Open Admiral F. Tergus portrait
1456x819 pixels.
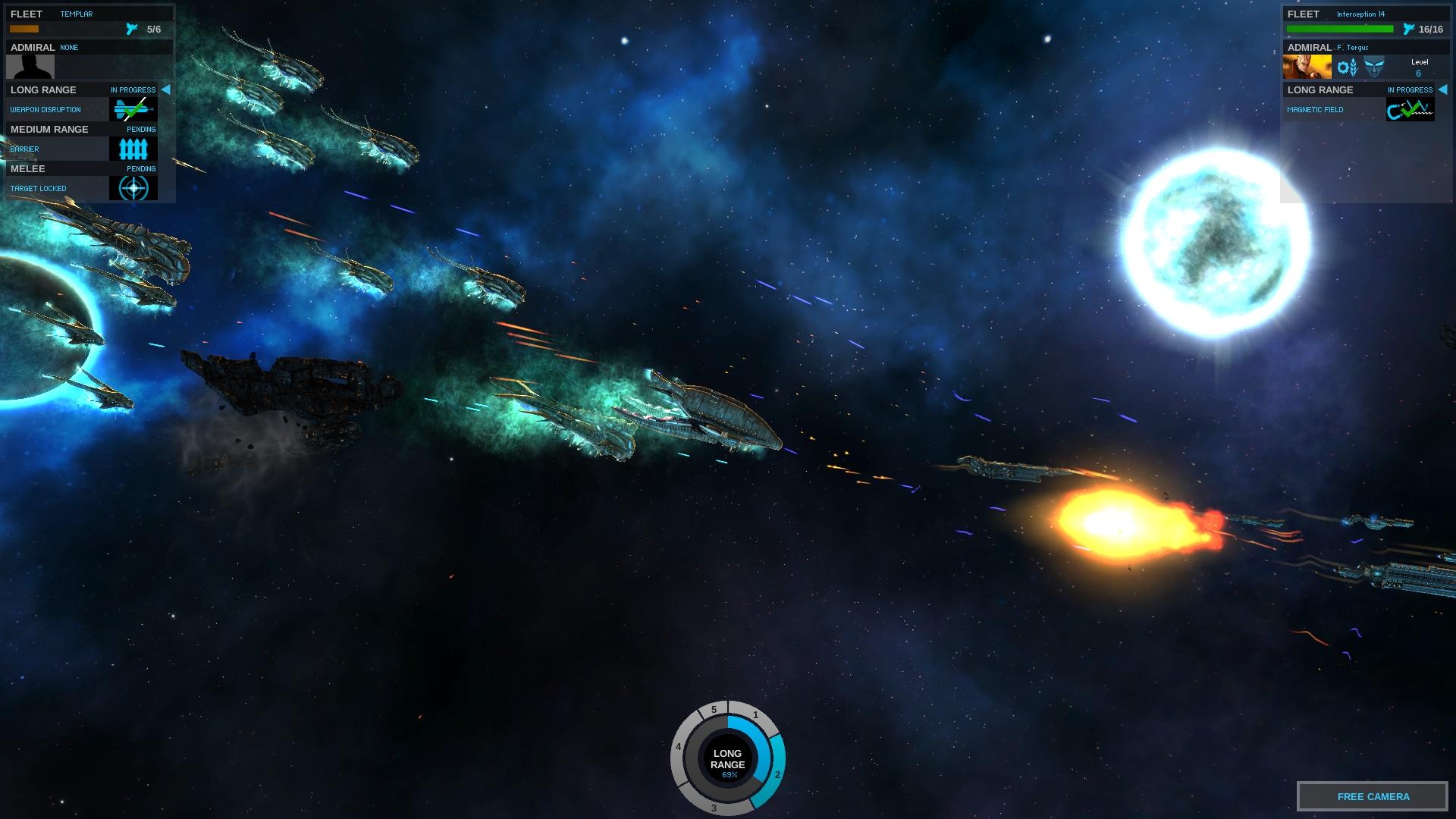coord(1307,67)
